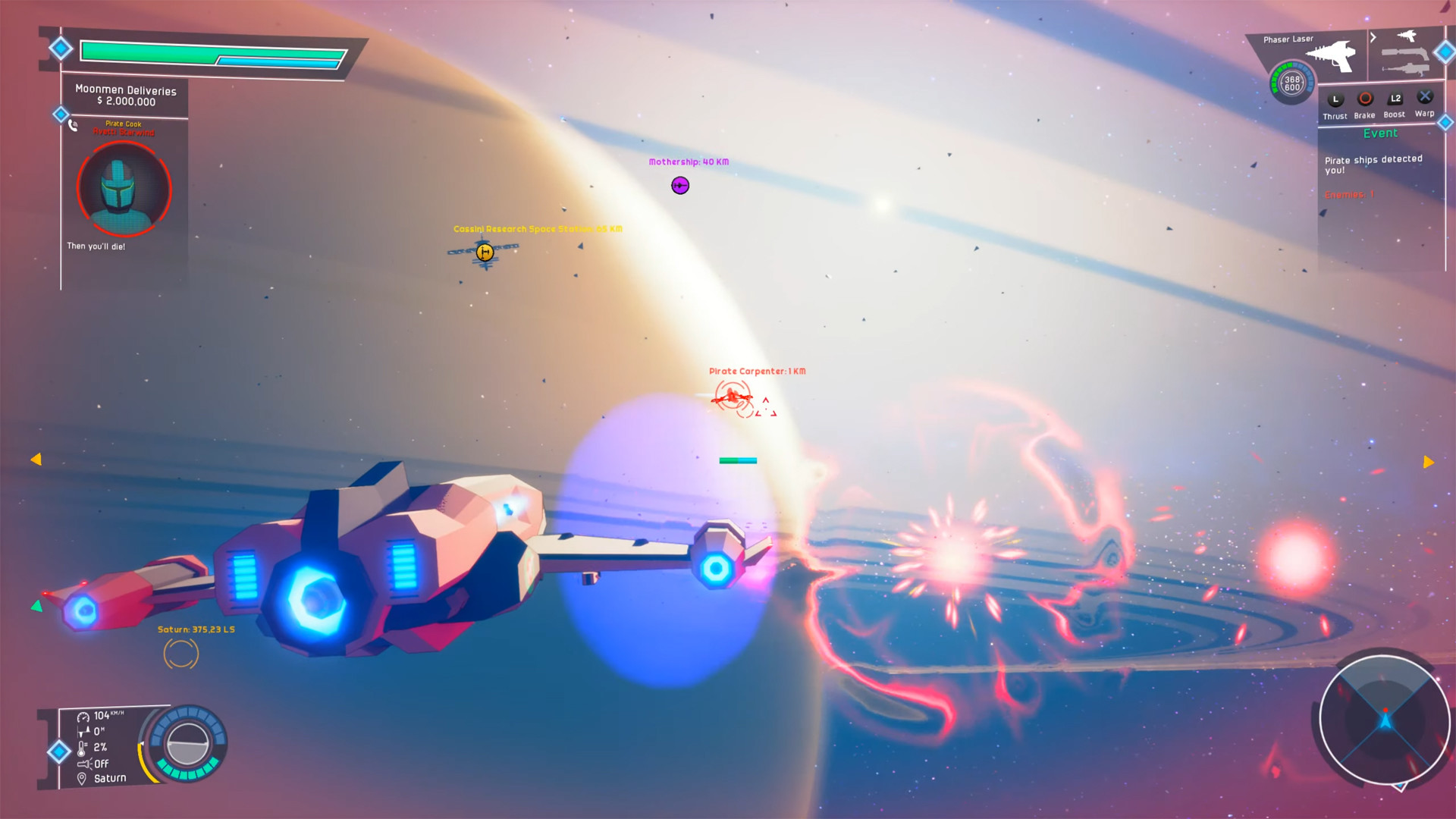Click Pirate Cook Avatzi Scarwind portrait
Image resolution: width=1456 pixels, height=819 pixels.
pyautogui.click(x=124, y=189)
